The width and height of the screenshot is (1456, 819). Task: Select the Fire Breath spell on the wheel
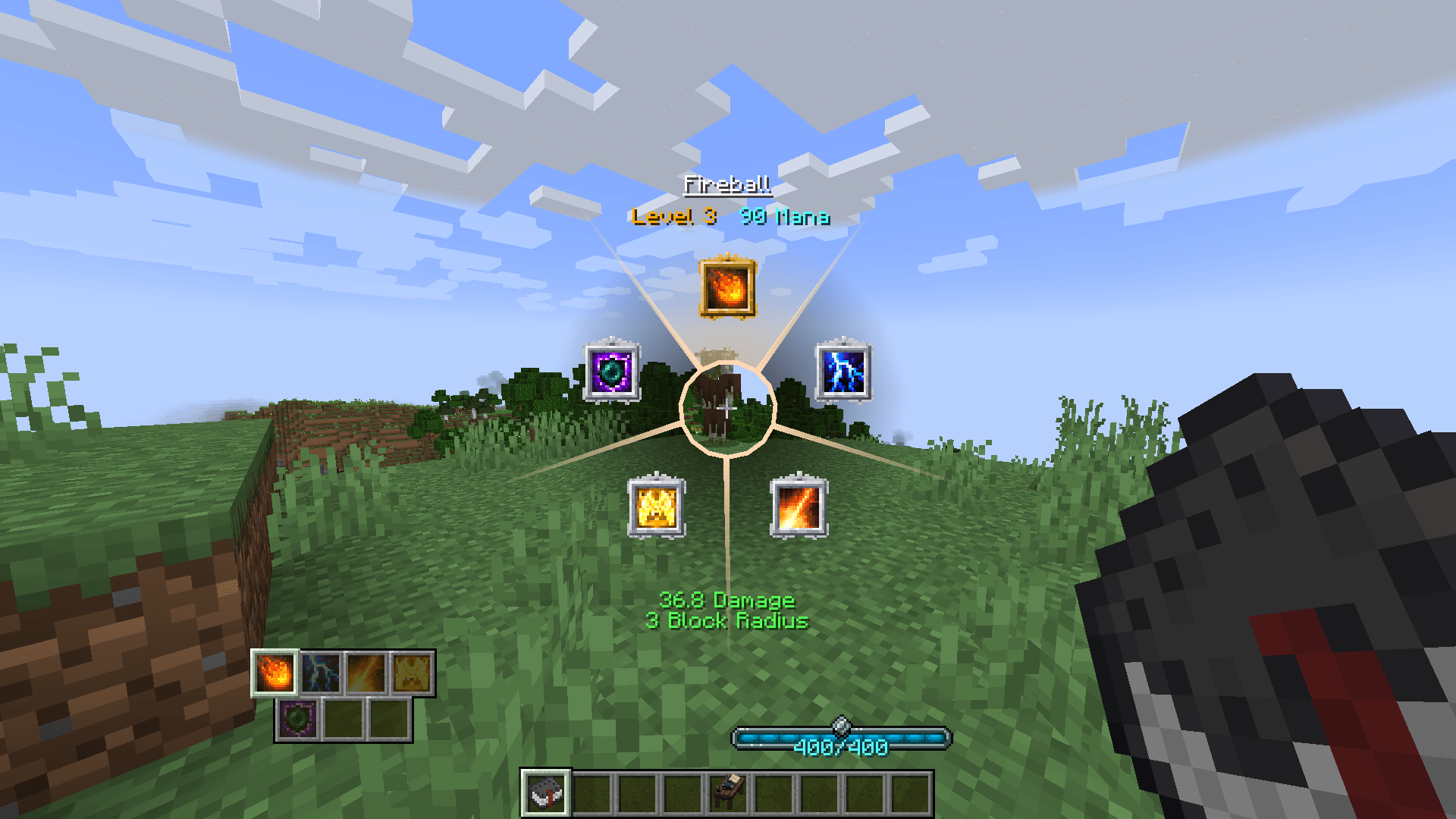(799, 506)
